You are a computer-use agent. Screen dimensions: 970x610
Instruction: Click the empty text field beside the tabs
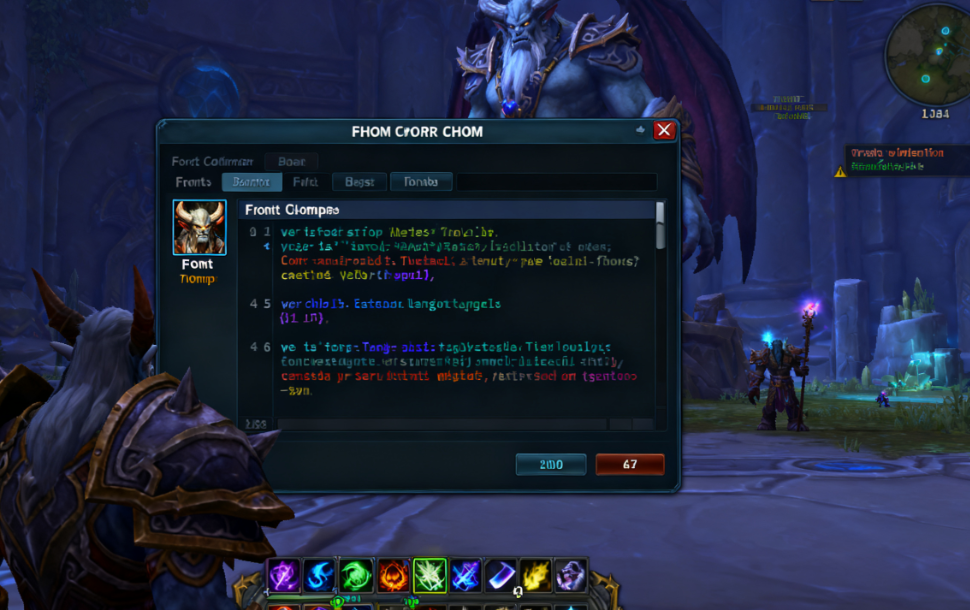tap(556, 182)
